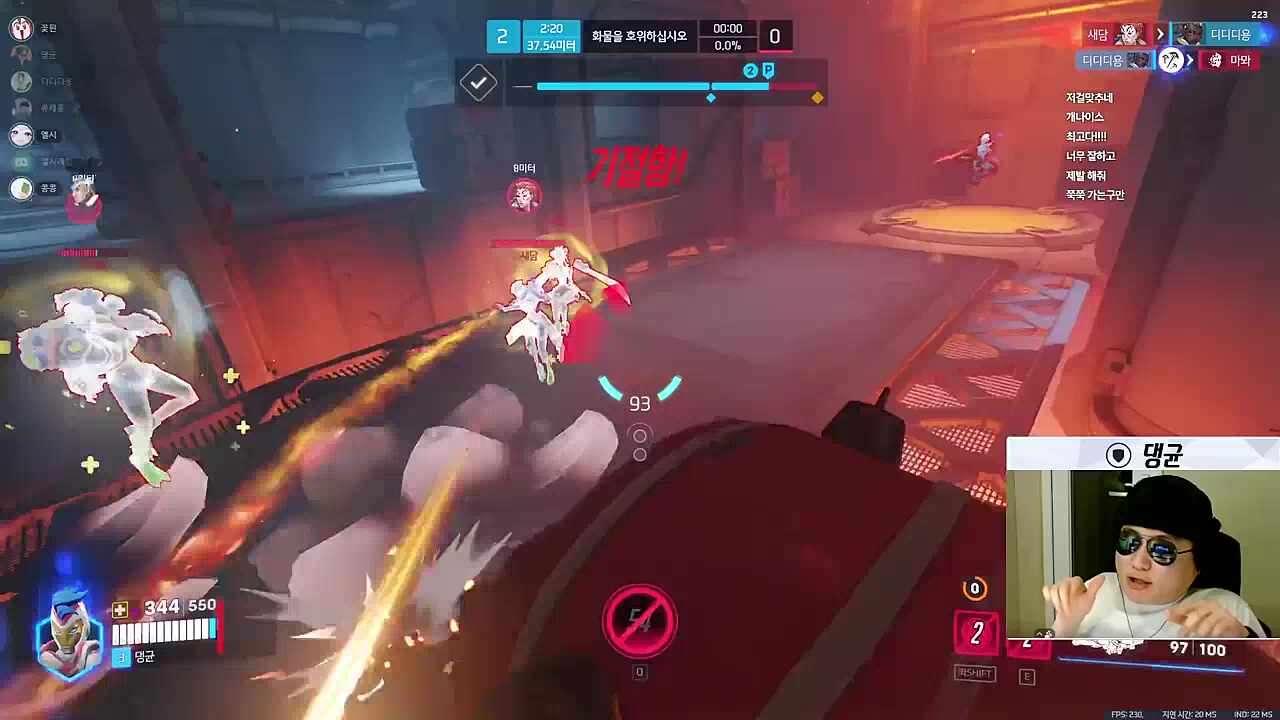Toggle the 쭝쭝 voice chat avatar
This screenshot has height=720, width=1280.
click(x=21, y=189)
